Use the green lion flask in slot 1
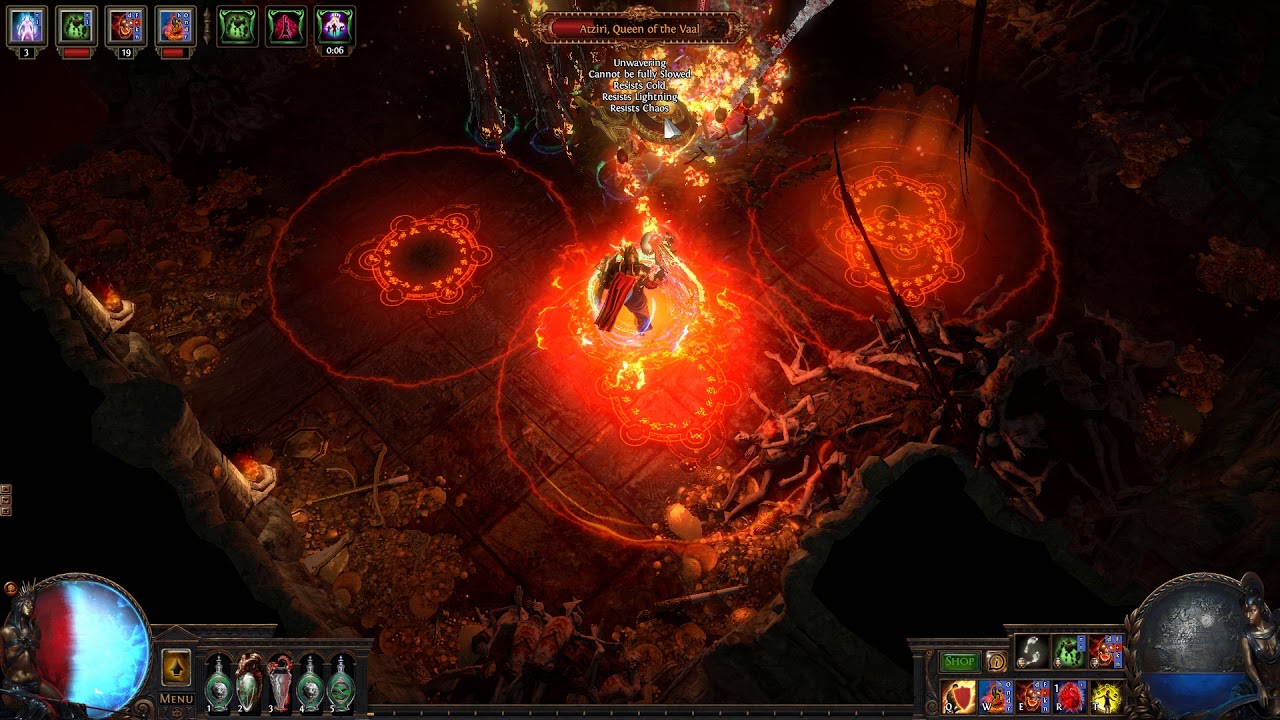Image resolution: width=1280 pixels, height=720 pixels. (218, 683)
